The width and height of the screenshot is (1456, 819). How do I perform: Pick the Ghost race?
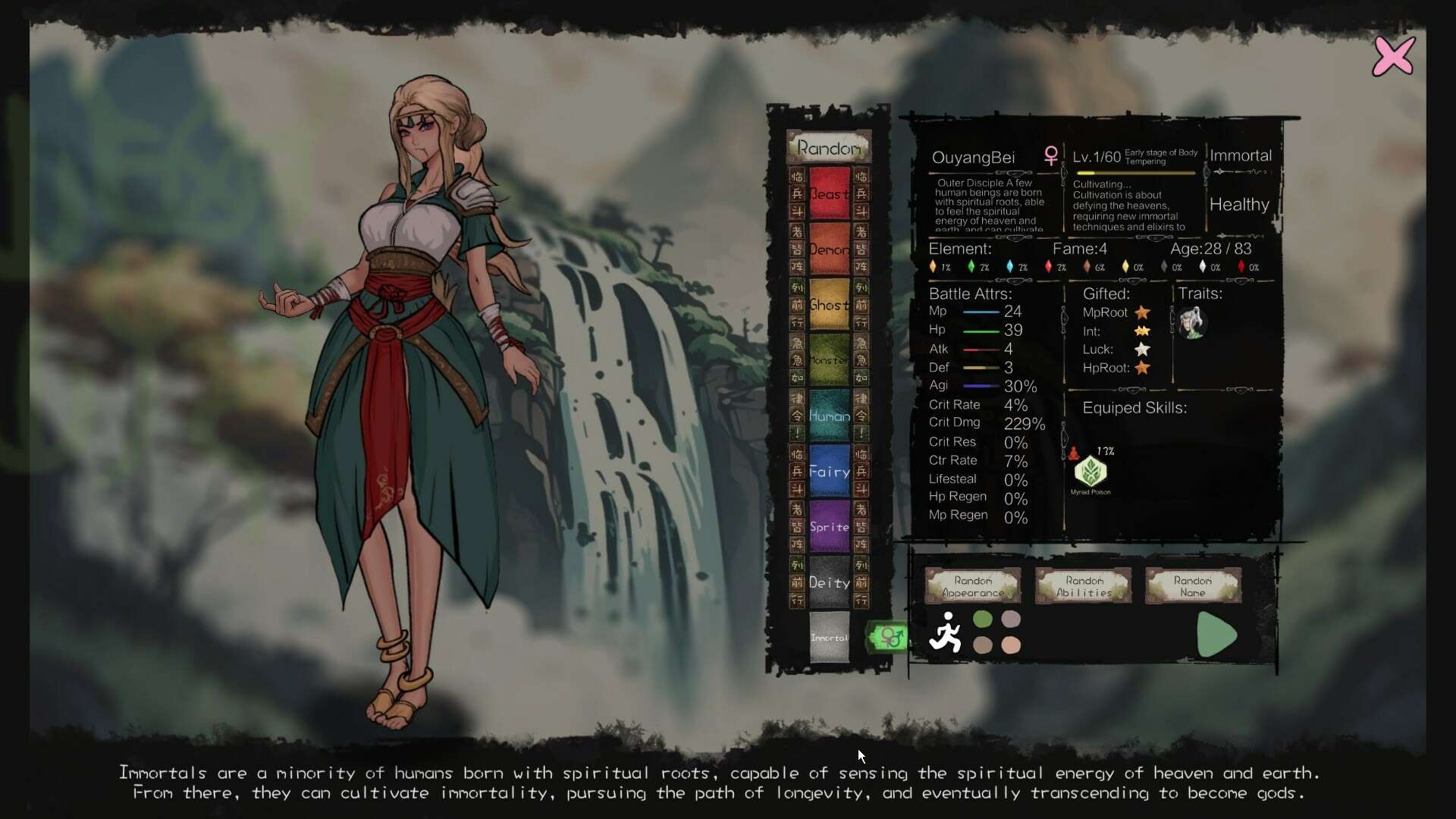[x=829, y=305]
